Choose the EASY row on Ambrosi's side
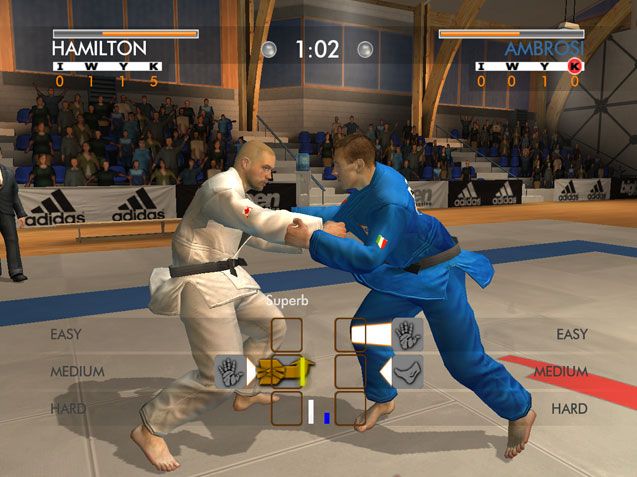637x477 pixels. coord(571,334)
